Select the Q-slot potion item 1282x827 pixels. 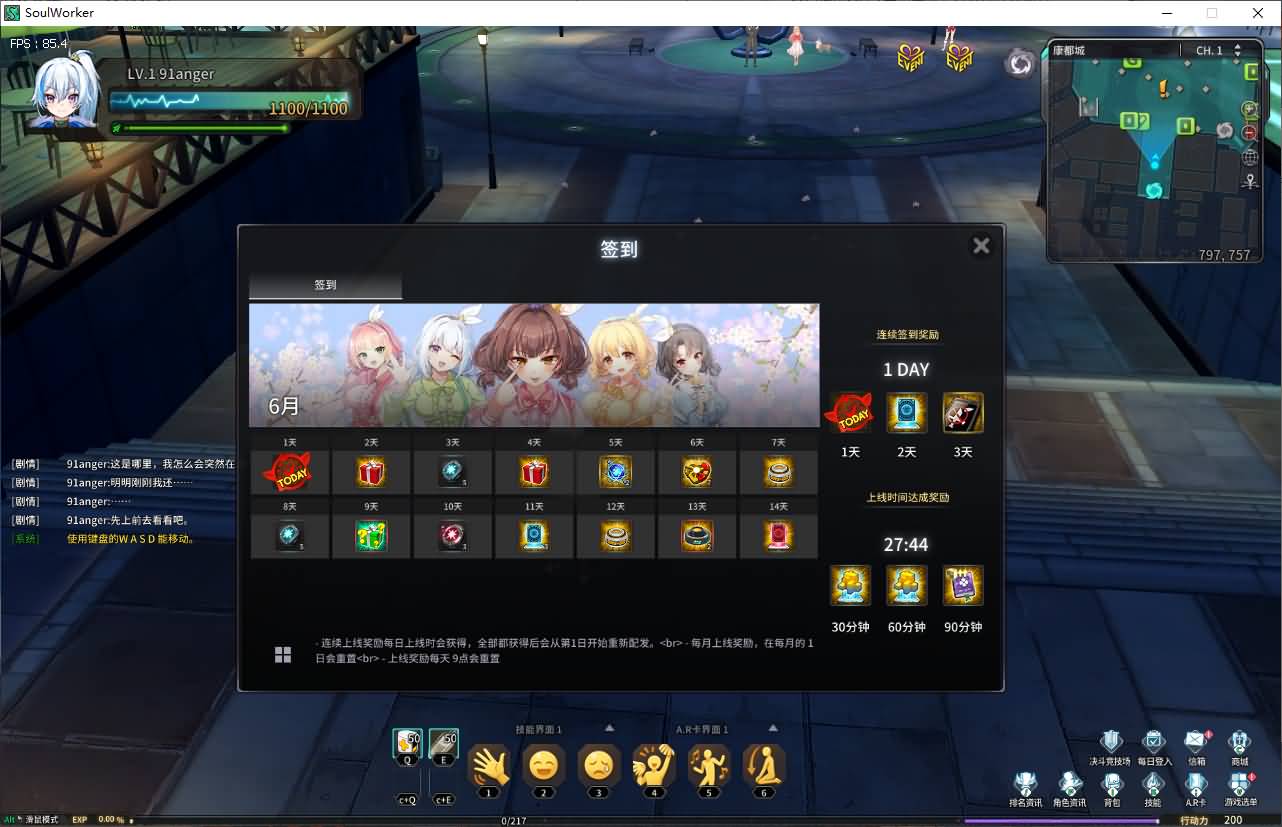(407, 745)
